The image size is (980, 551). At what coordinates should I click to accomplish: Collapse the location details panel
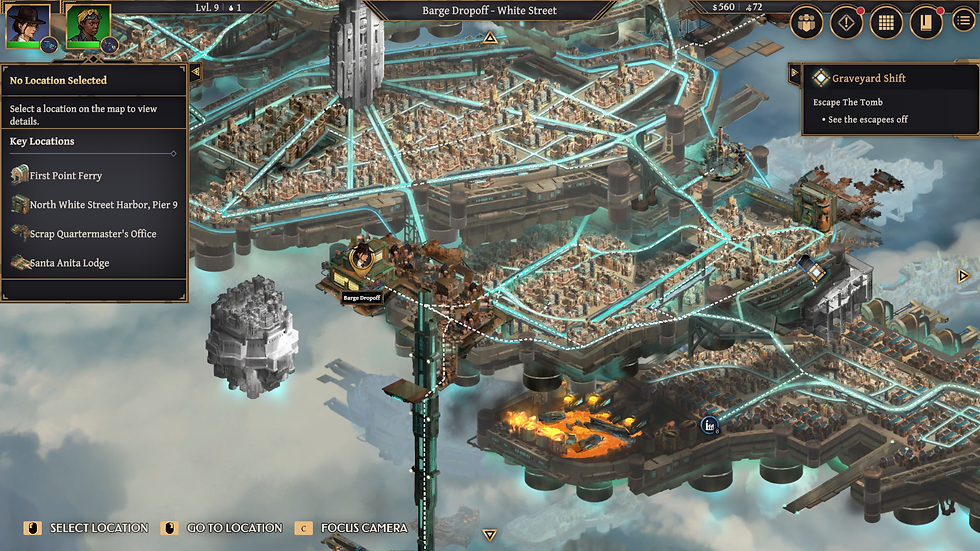point(195,72)
